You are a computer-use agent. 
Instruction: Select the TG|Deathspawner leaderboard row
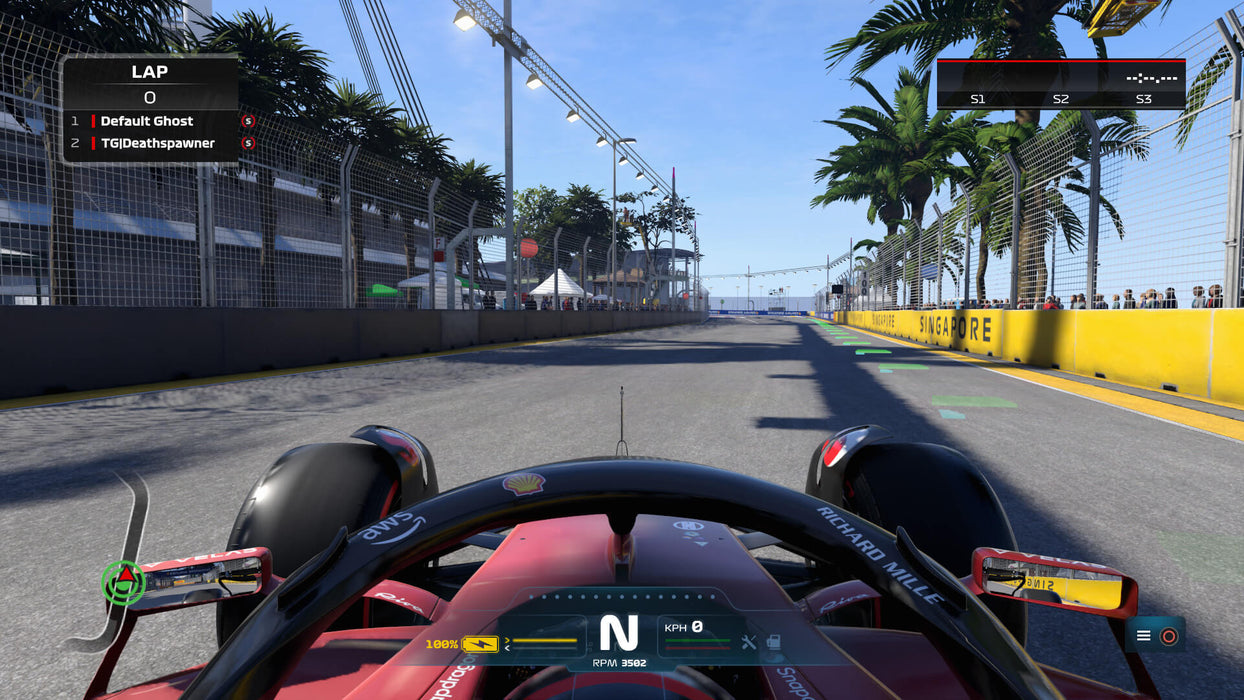tap(150, 143)
